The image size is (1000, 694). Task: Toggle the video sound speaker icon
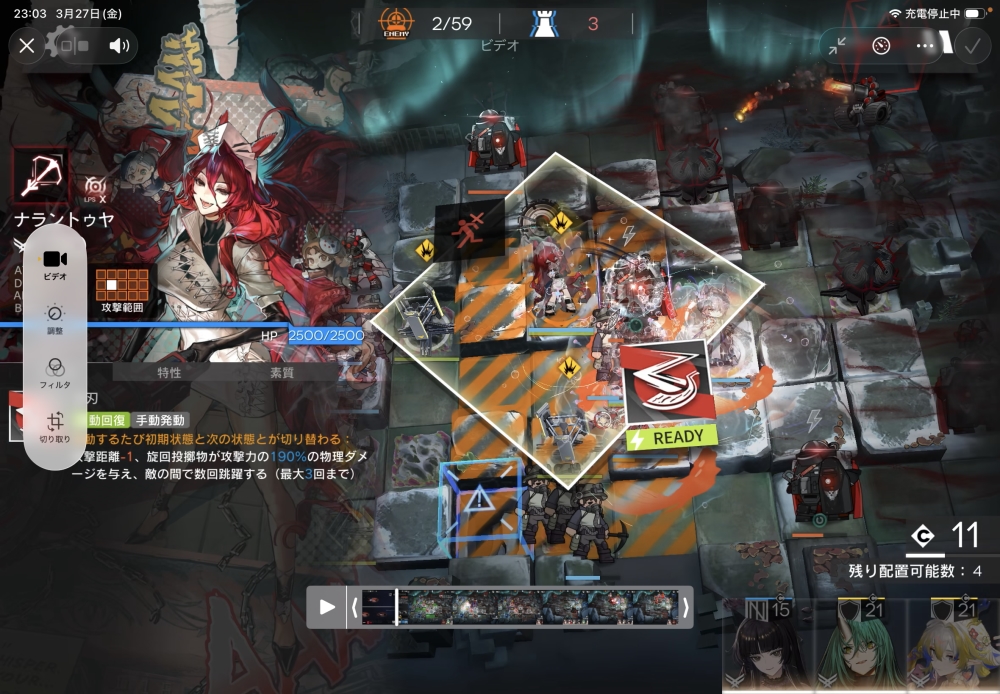(120, 45)
